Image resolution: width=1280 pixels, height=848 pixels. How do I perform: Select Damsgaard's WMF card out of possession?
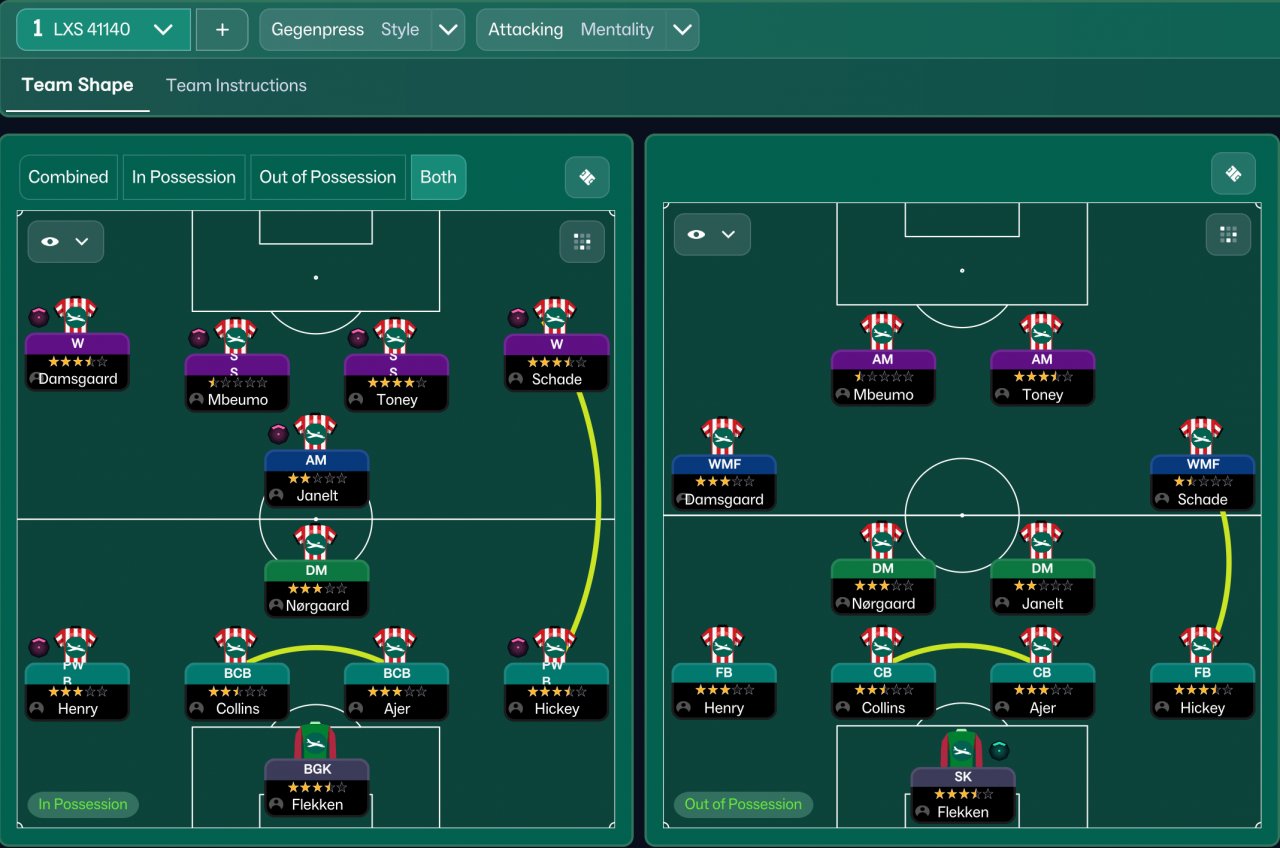[724, 482]
